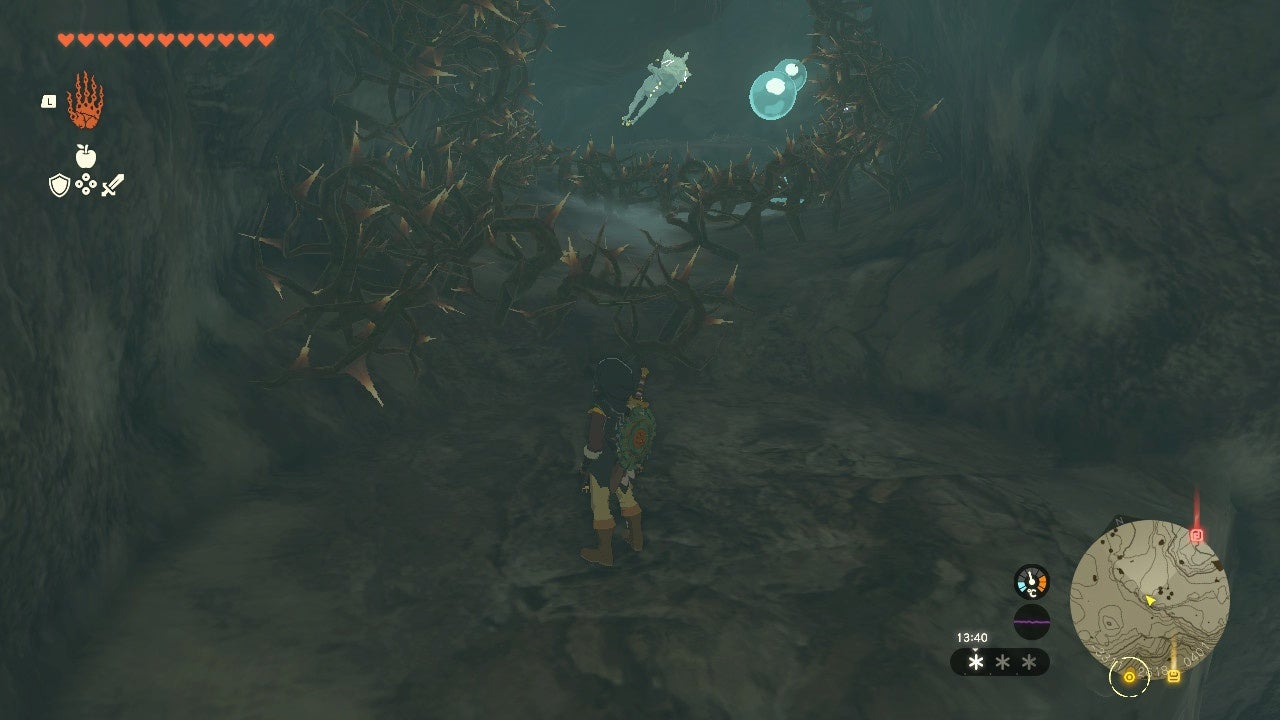Click the yellow destination ring on minimap
Screen dimensions: 1280x720
pyautogui.click(x=1130, y=677)
